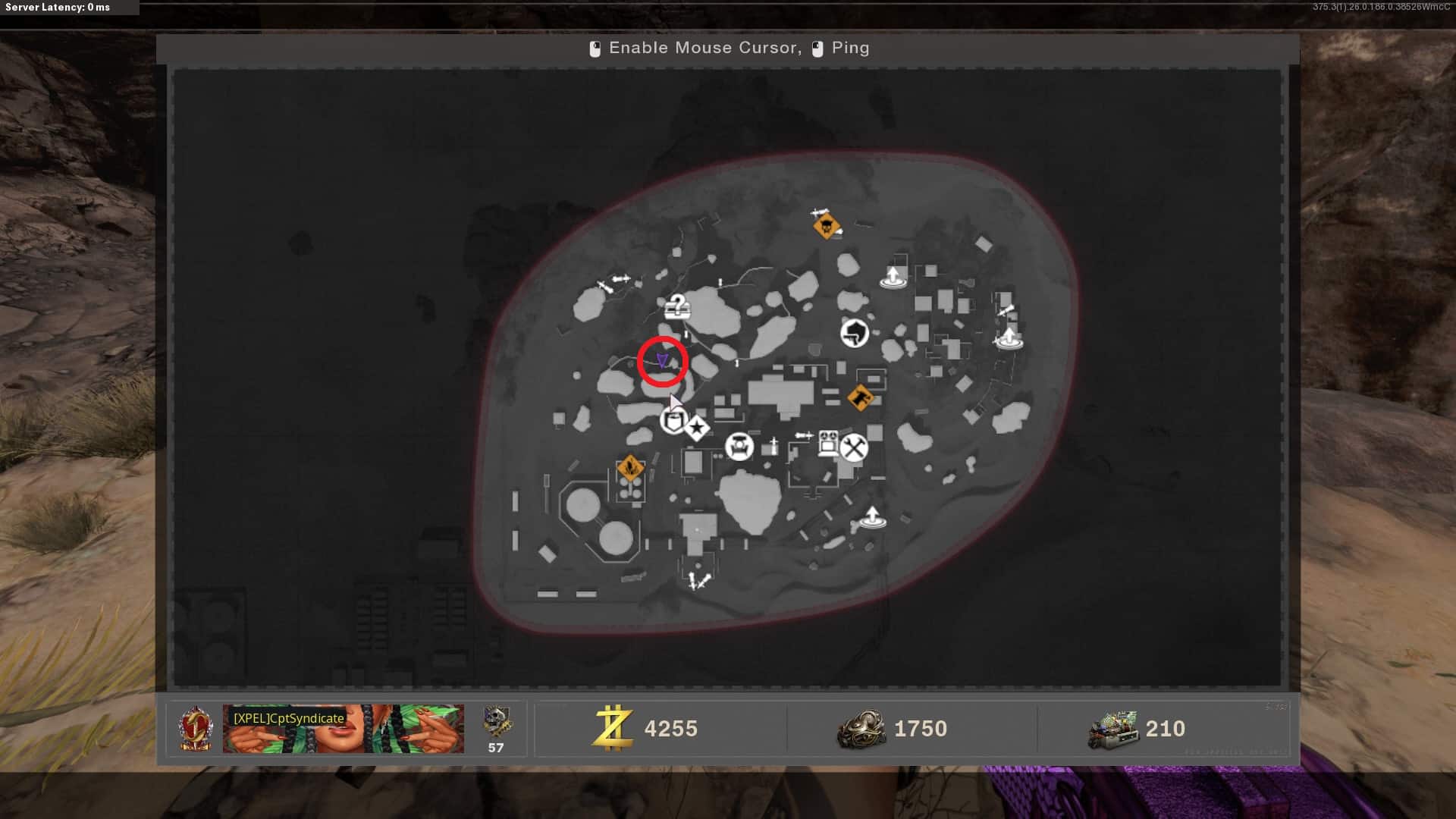Select the orange skull diamond marker

[x=826, y=225]
